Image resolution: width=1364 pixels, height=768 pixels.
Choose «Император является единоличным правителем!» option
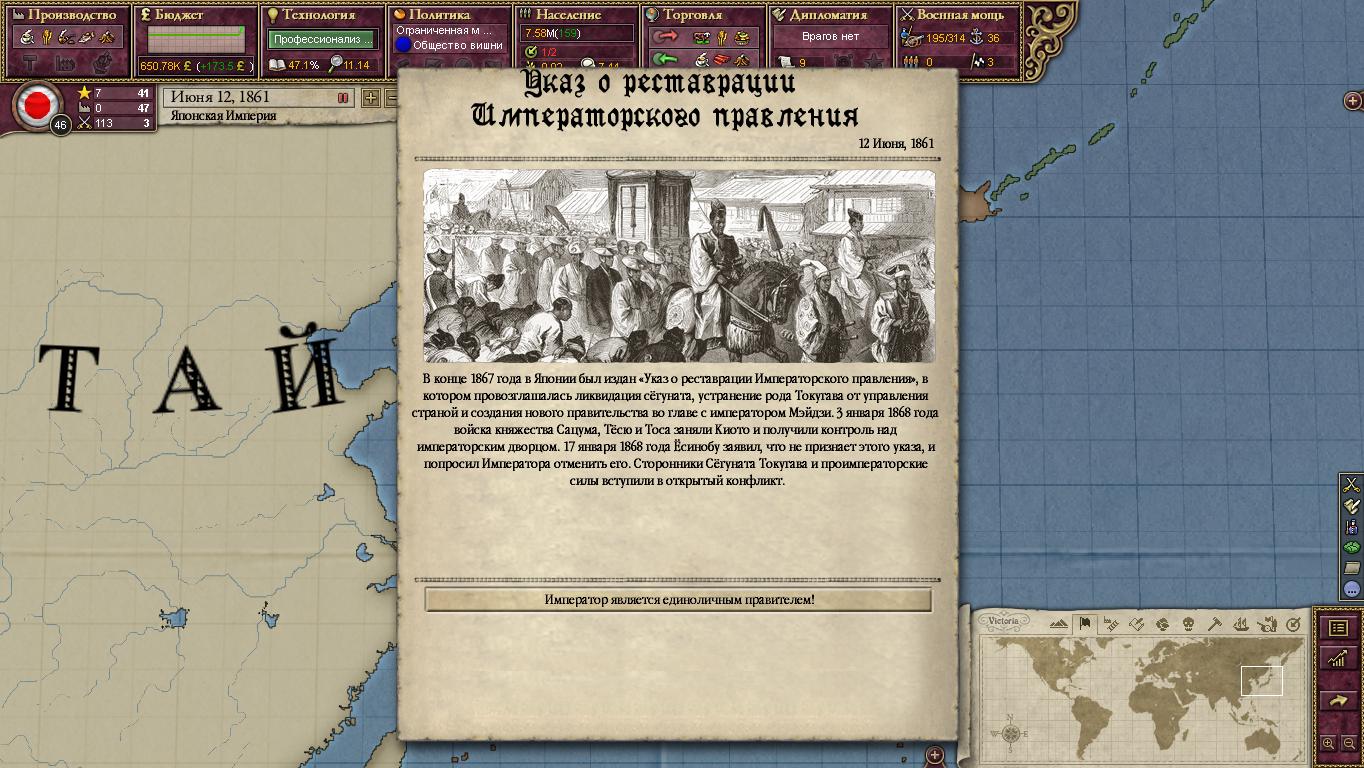pyautogui.click(x=678, y=600)
